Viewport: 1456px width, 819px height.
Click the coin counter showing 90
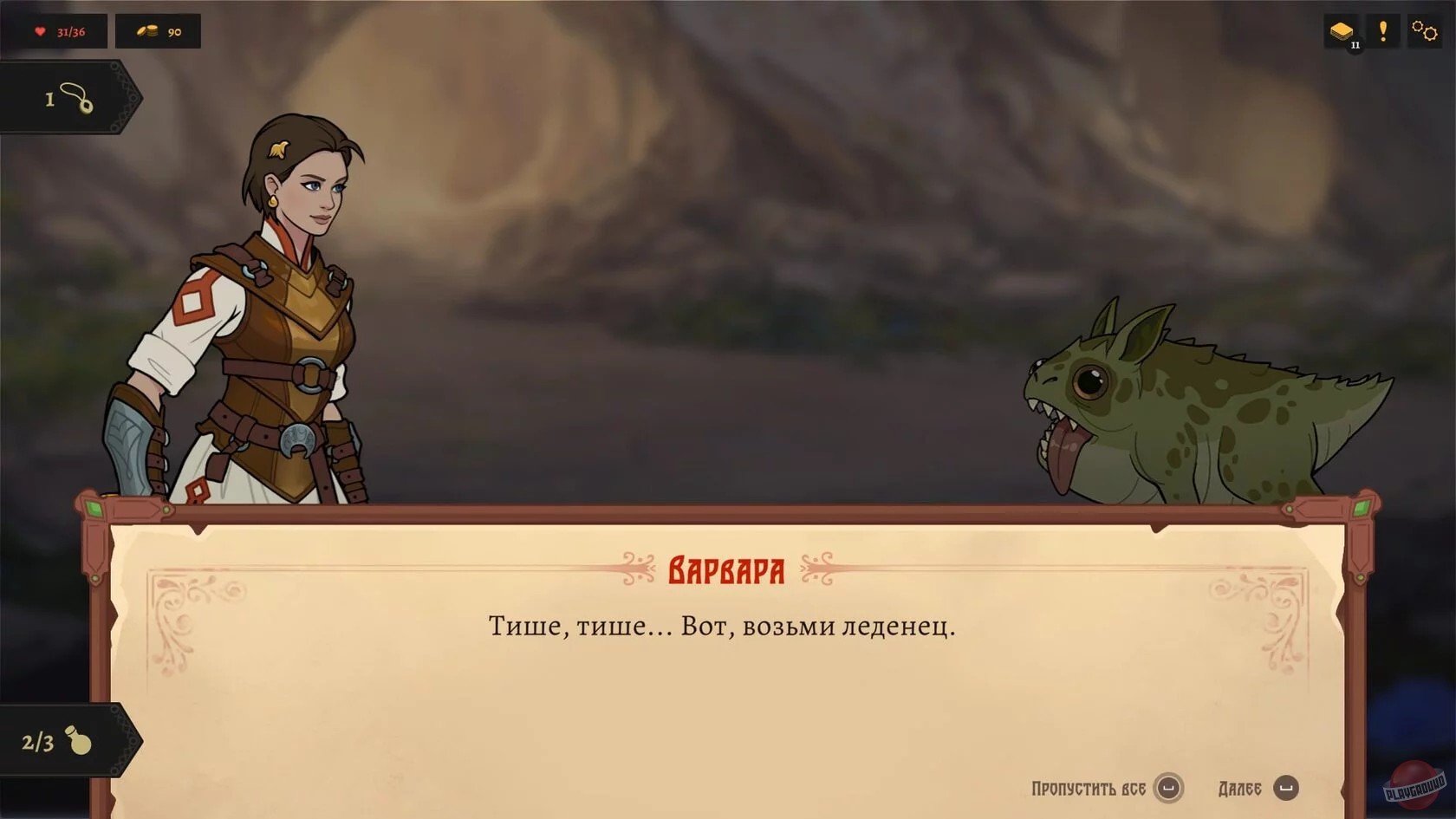(172, 31)
